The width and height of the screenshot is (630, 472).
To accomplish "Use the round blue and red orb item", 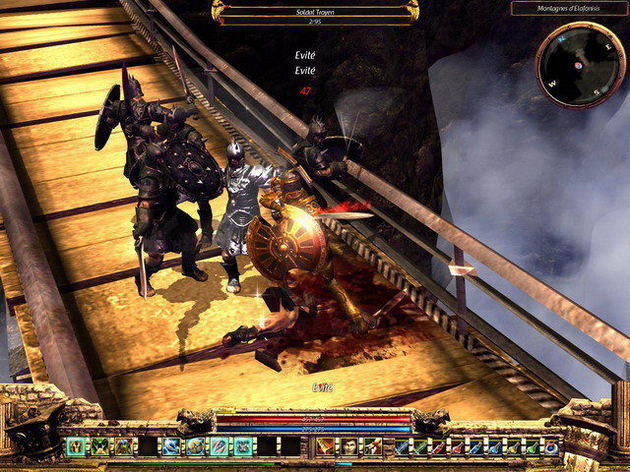I will click(x=550, y=446).
